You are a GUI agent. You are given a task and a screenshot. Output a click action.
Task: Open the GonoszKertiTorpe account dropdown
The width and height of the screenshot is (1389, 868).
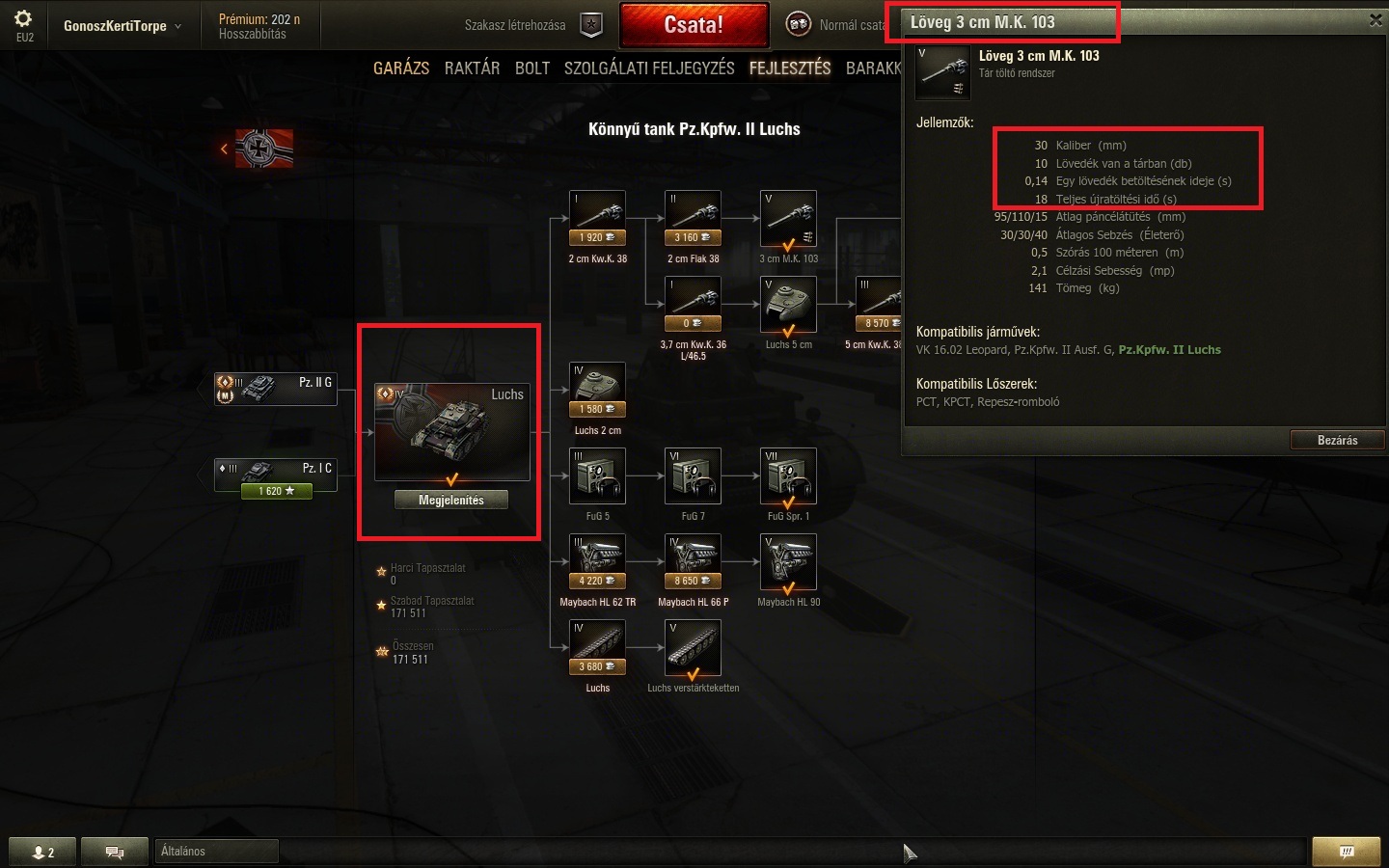pyautogui.click(x=123, y=26)
